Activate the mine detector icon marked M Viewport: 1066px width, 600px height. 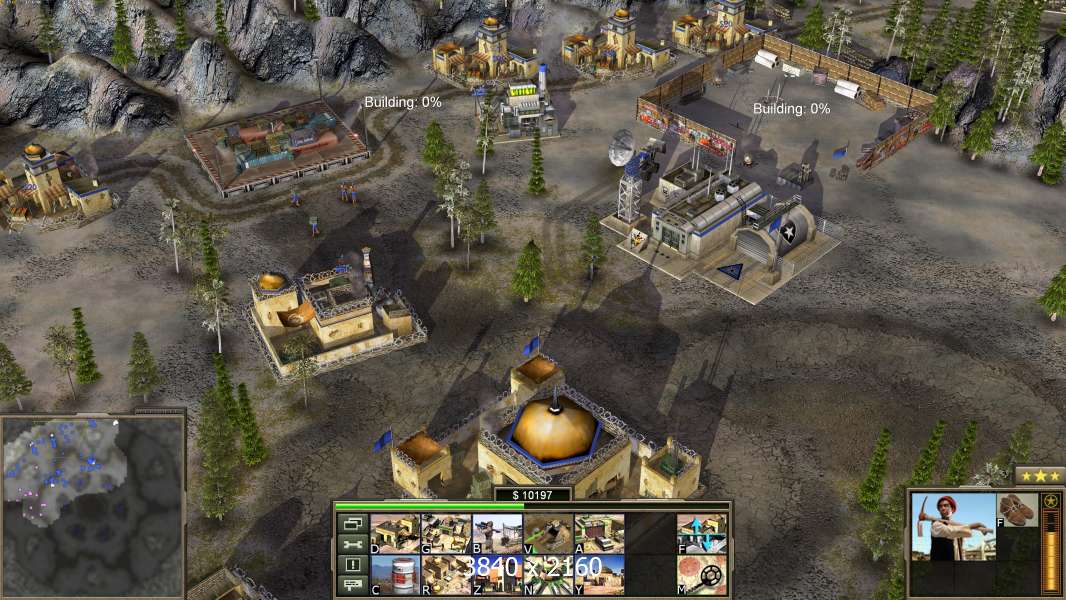(702, 574)
